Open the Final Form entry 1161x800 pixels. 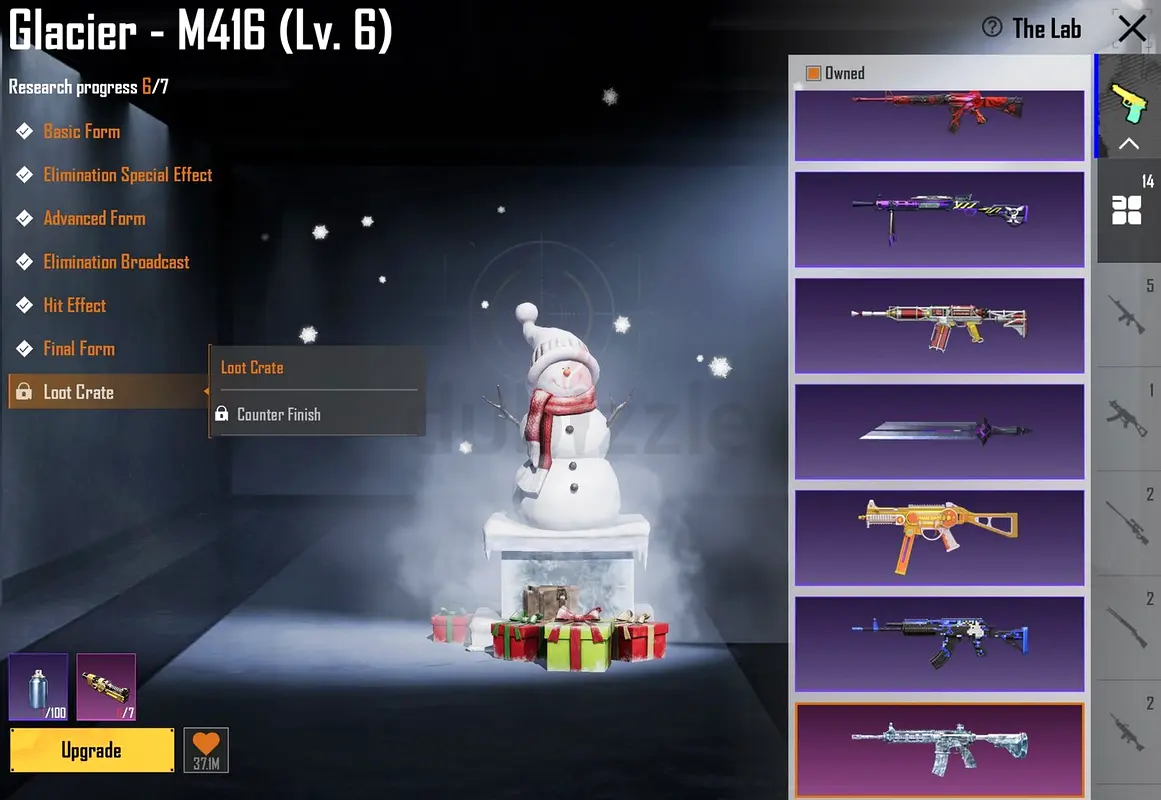(x=79, y=349)
